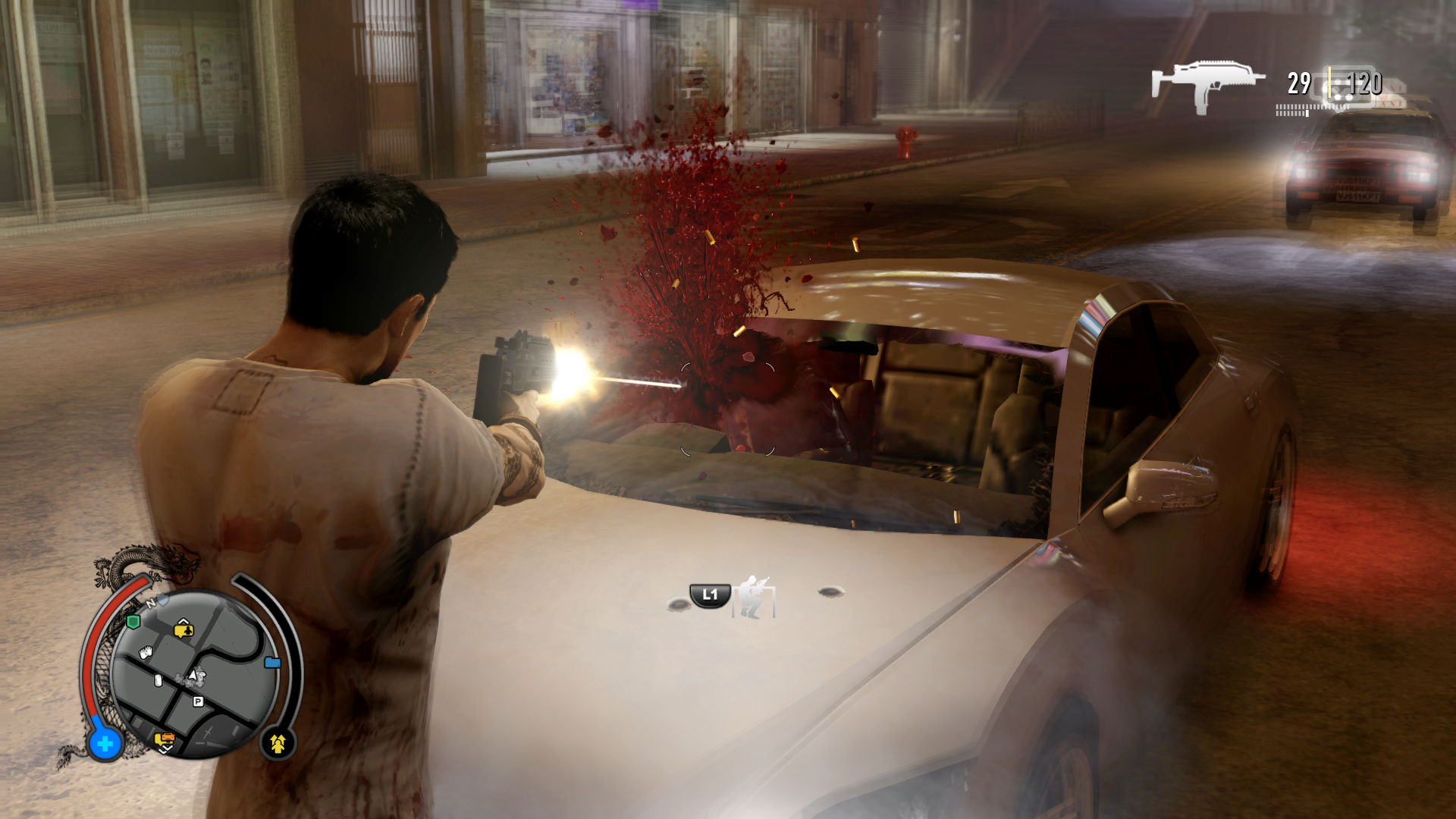Viewport: 1456px width, 819px height.
Task: Click the P parking icon on the minimap
Action: [198, 702]
